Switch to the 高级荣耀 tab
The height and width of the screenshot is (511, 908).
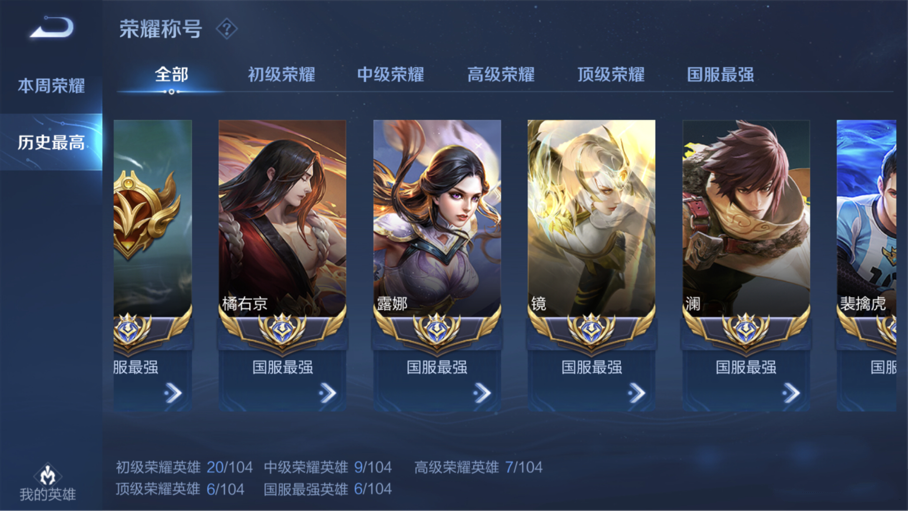[501, 74]
